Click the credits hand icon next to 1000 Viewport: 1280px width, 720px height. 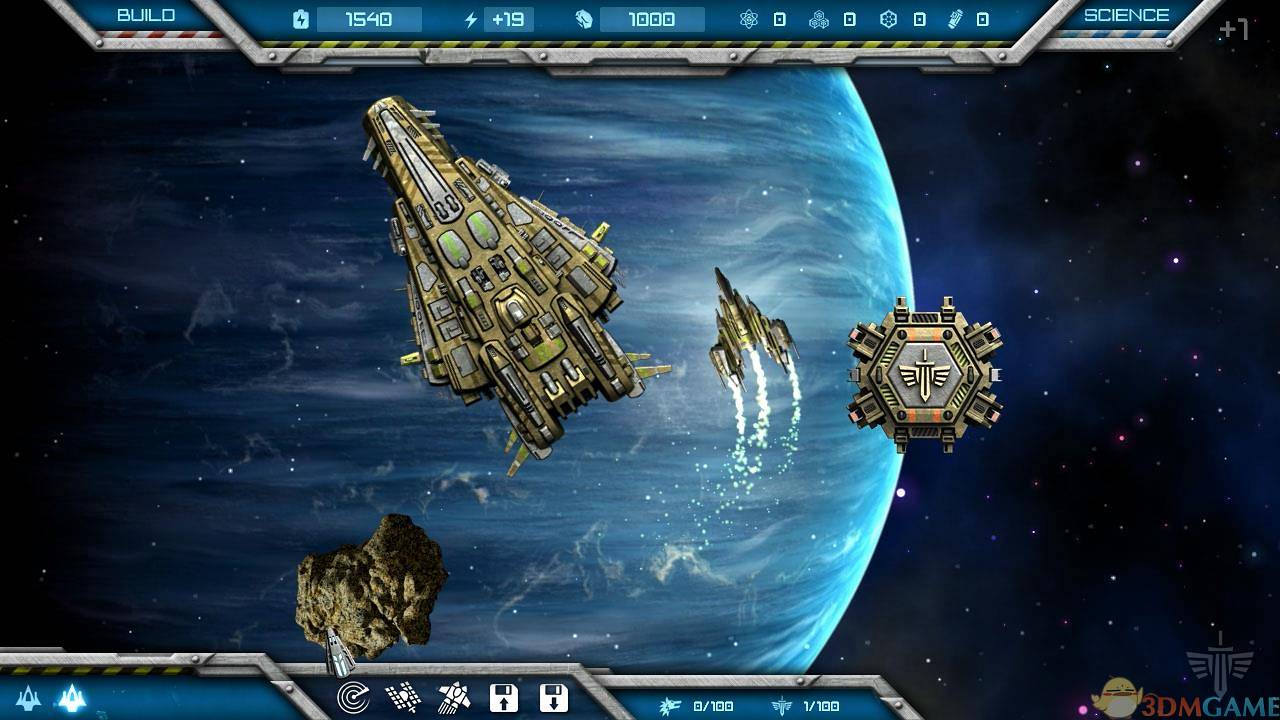[x=583, y=17]
